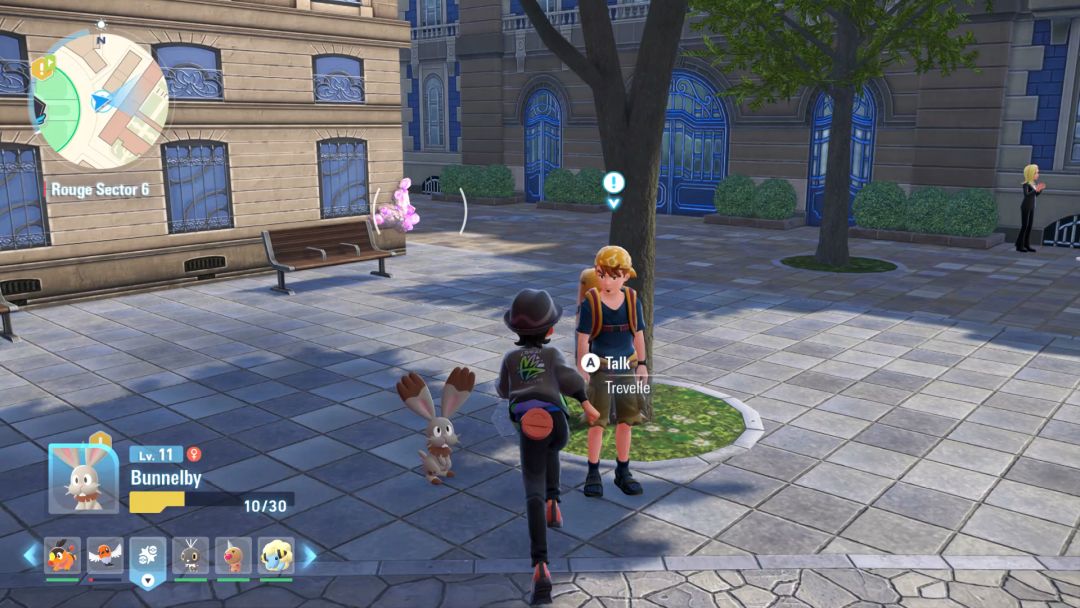
Task: Select the orange quest marker on the minimap
Action: [42, 67]
